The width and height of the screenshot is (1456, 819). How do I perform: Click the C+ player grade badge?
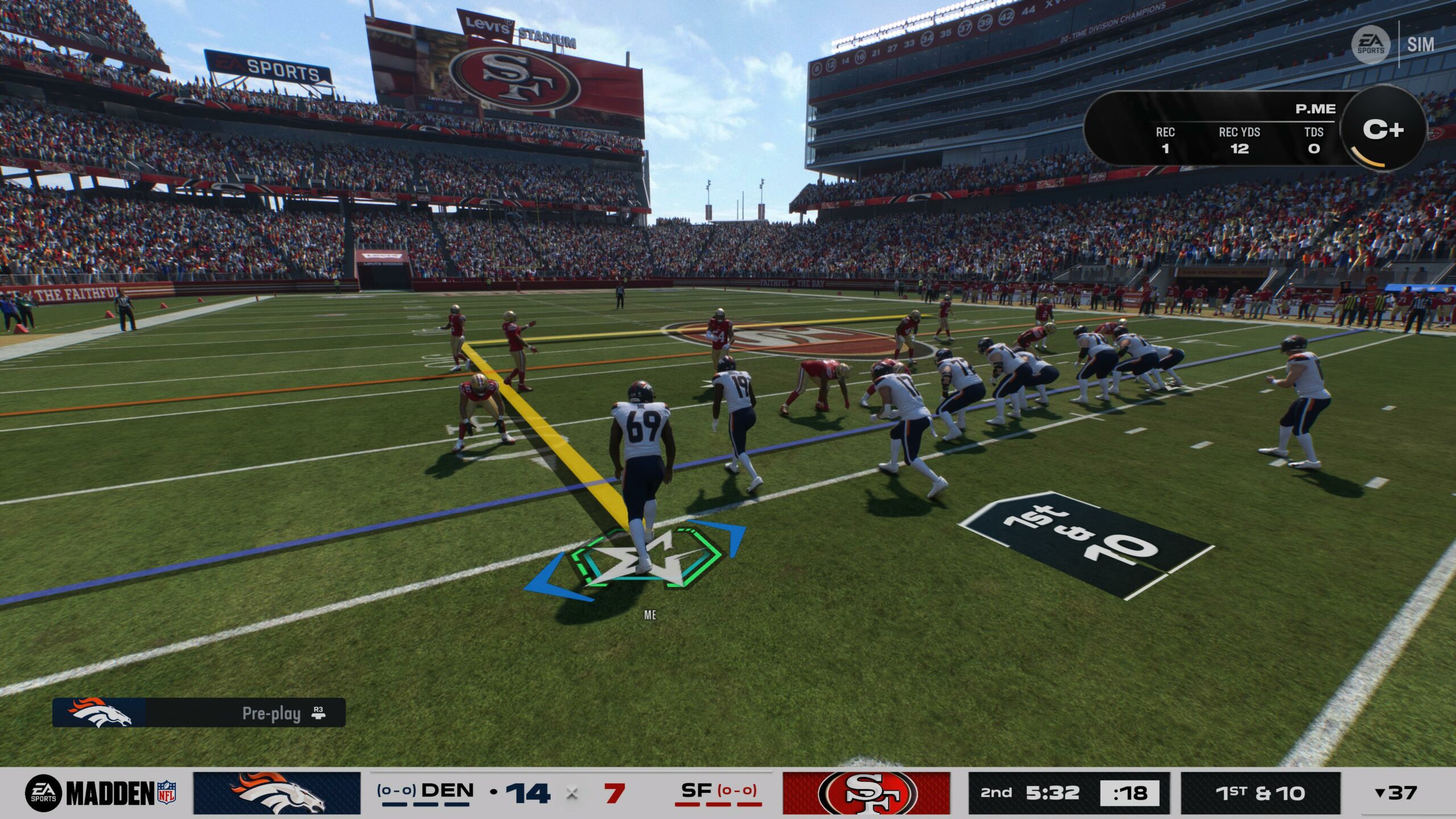pos(1383,130)
